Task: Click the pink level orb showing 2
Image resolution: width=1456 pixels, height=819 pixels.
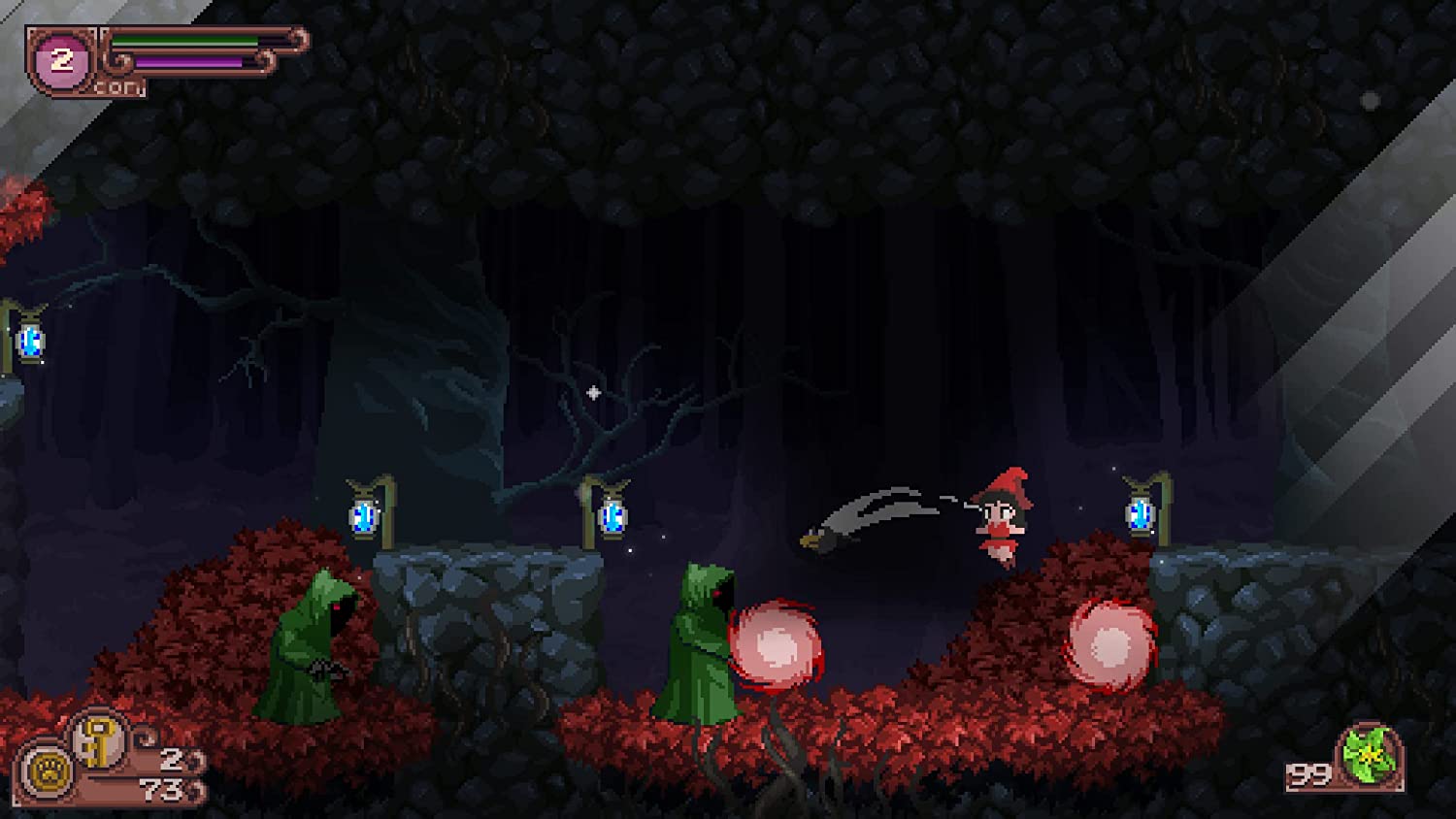Action: (x=62, y=61)
